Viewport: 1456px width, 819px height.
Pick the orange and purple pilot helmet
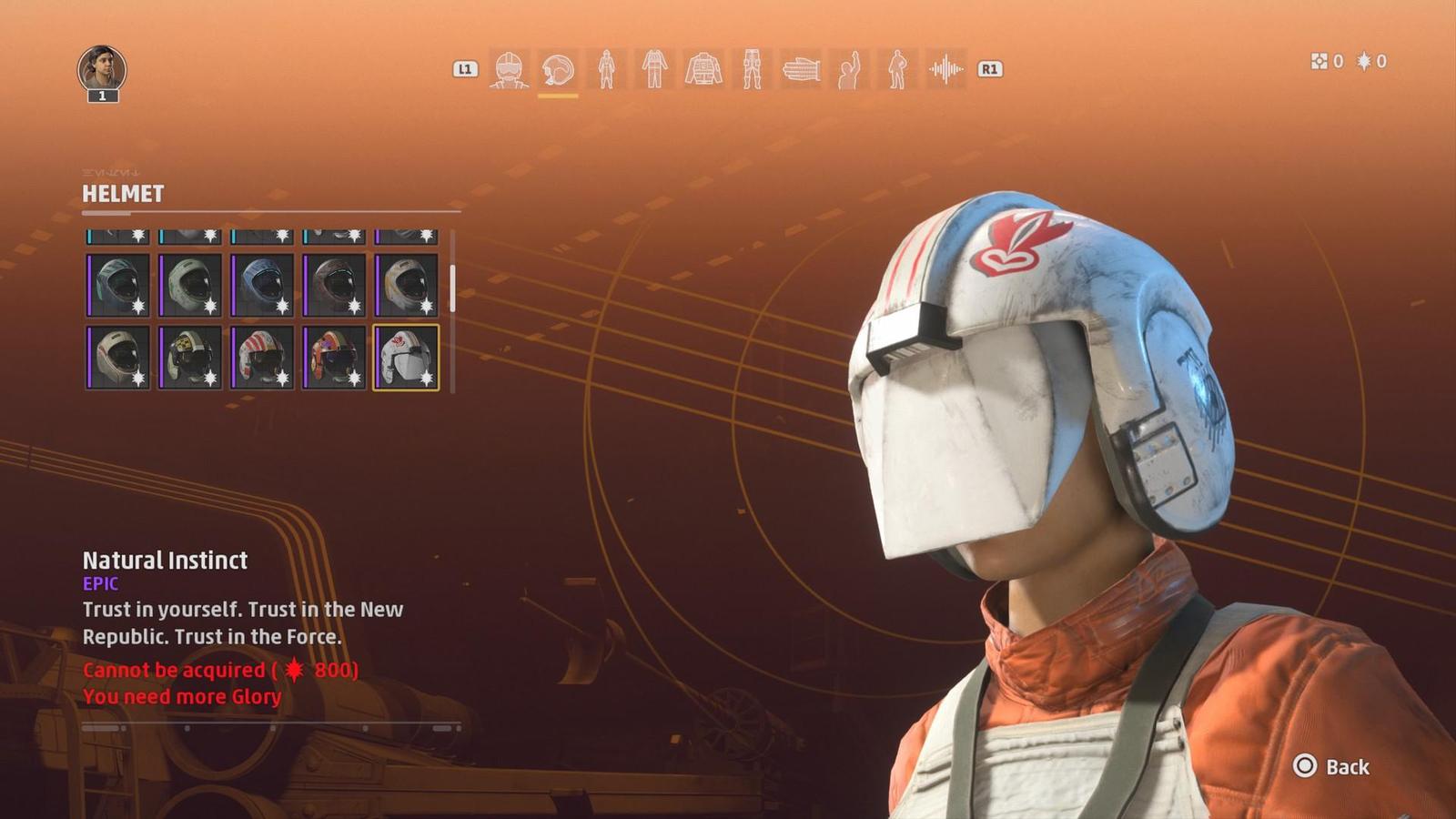point(334,358)
